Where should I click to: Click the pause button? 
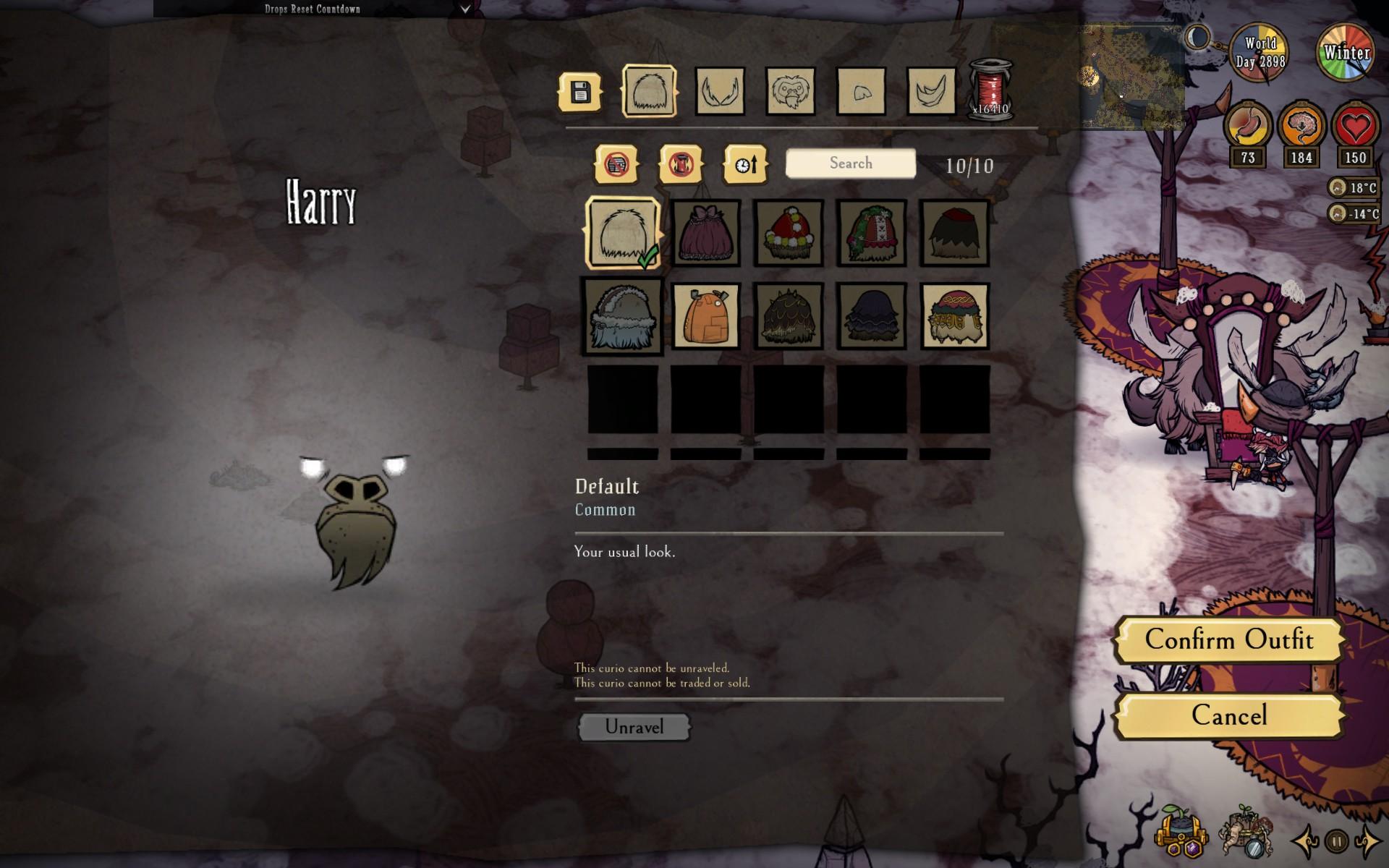tap(1337, 841)
